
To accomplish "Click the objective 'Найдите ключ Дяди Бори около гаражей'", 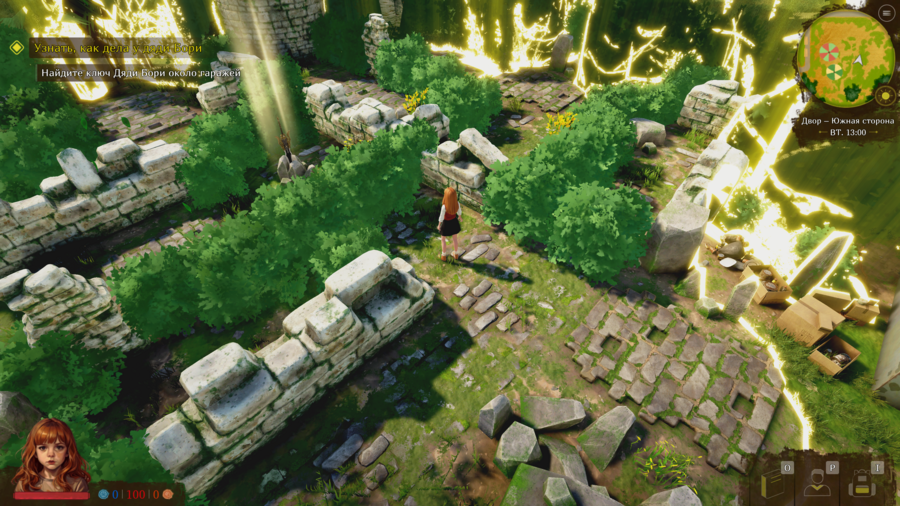I will 139,73.
